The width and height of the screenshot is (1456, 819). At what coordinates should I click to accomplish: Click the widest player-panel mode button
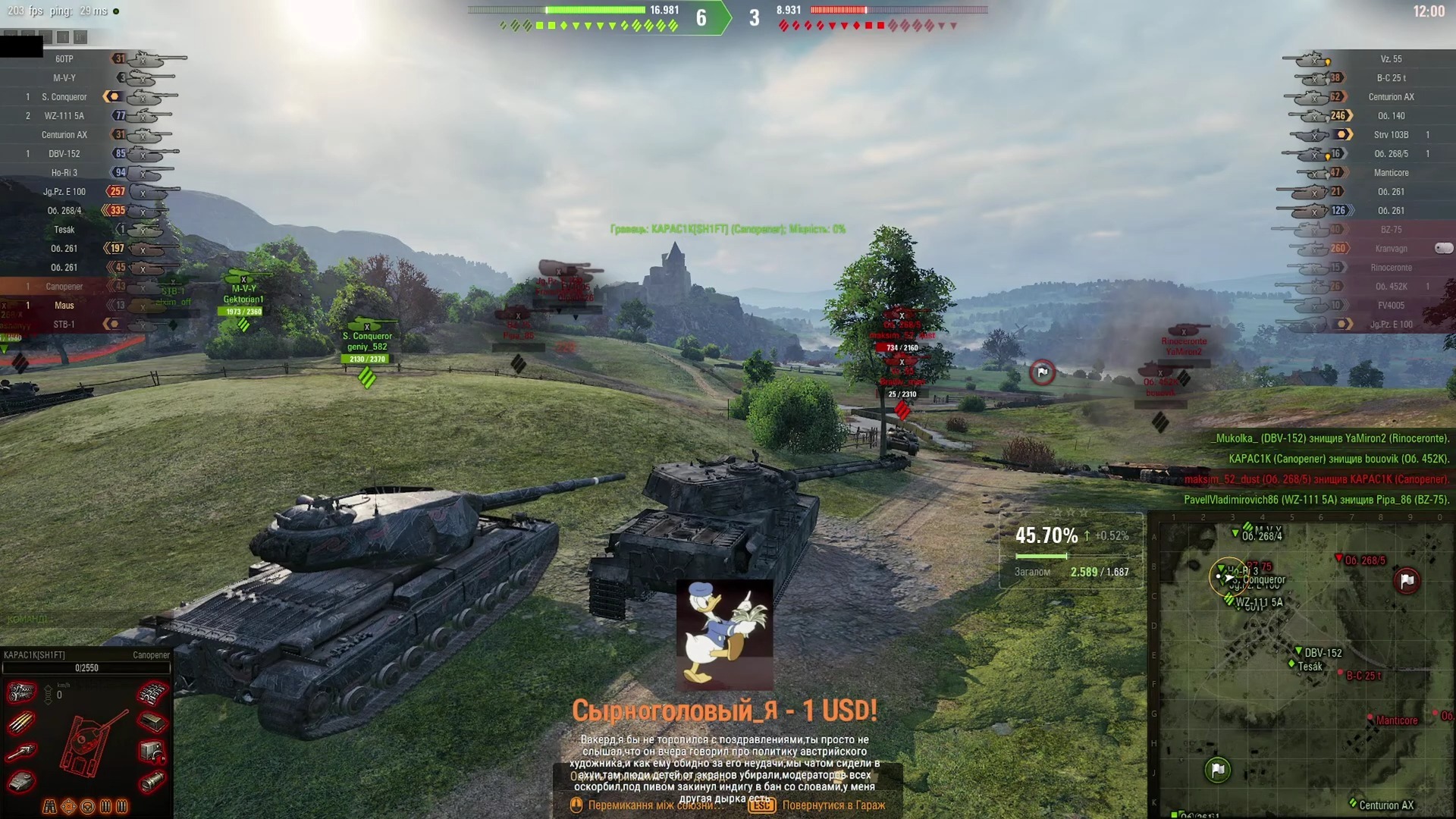pyautogui.click(x=80, y=36)
